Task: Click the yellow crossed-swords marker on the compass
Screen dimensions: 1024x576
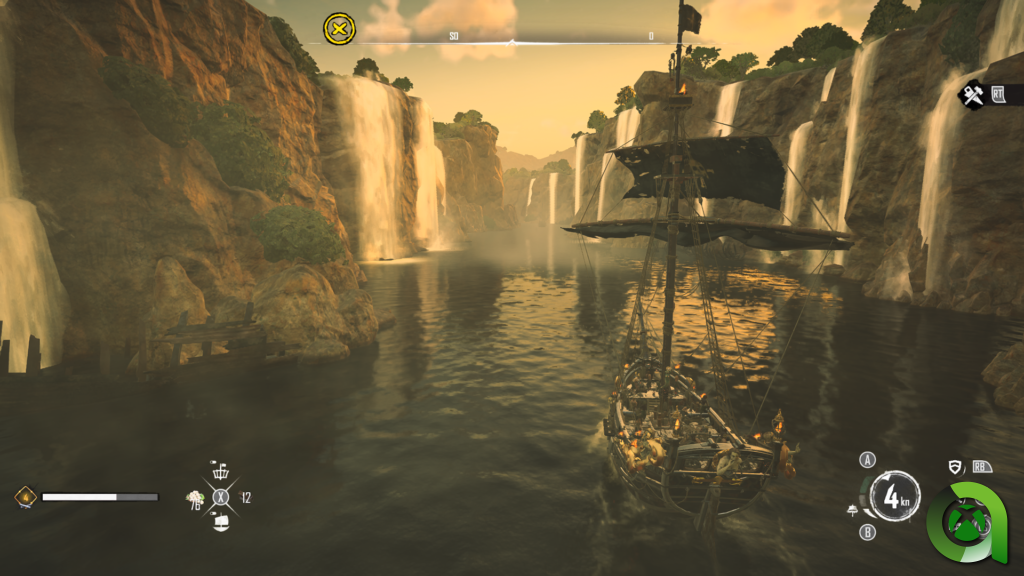Action: (x=340, y=28)
